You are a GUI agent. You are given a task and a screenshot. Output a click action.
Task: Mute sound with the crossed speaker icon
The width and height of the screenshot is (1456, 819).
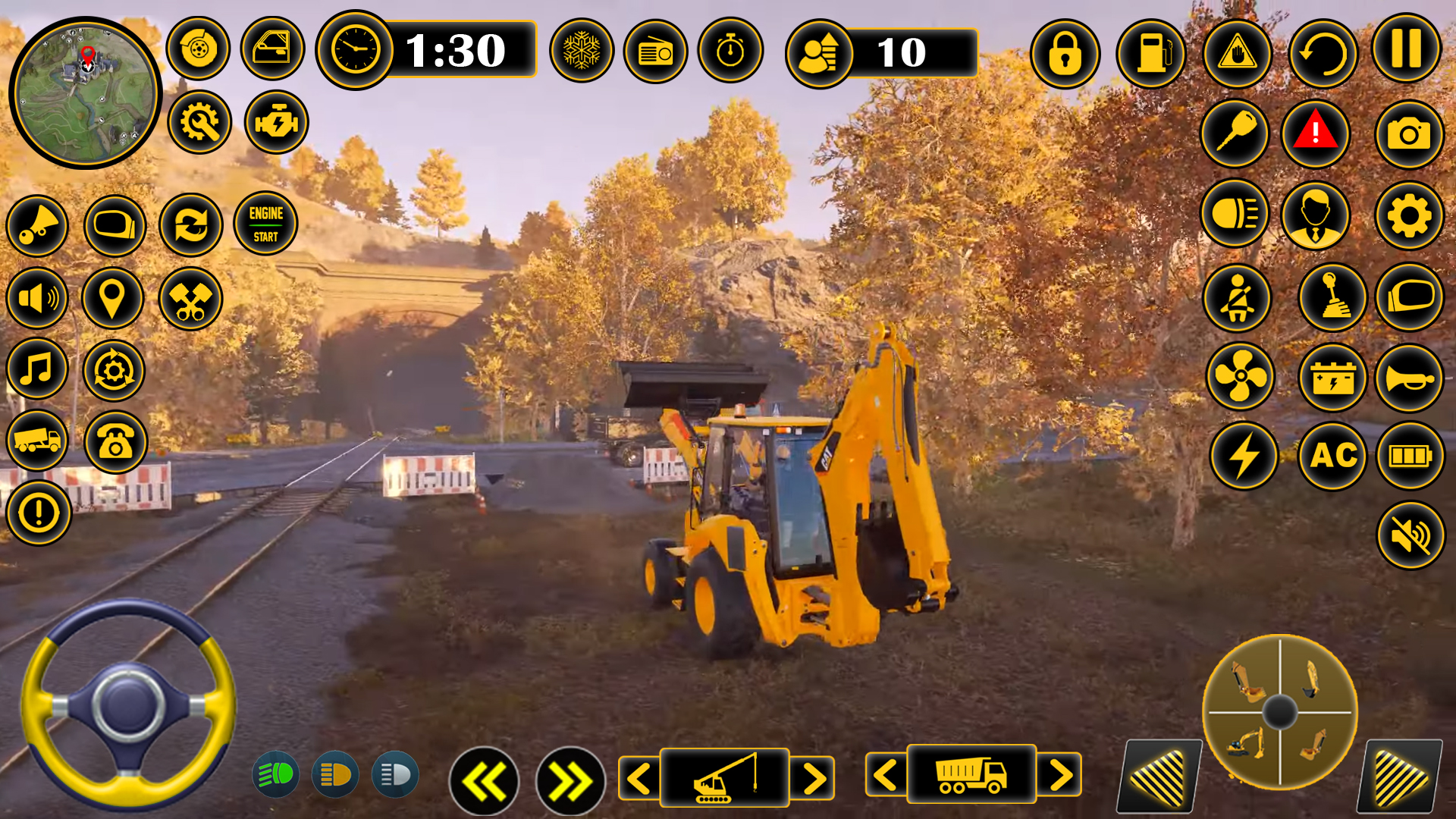[x=1410, y=535]
